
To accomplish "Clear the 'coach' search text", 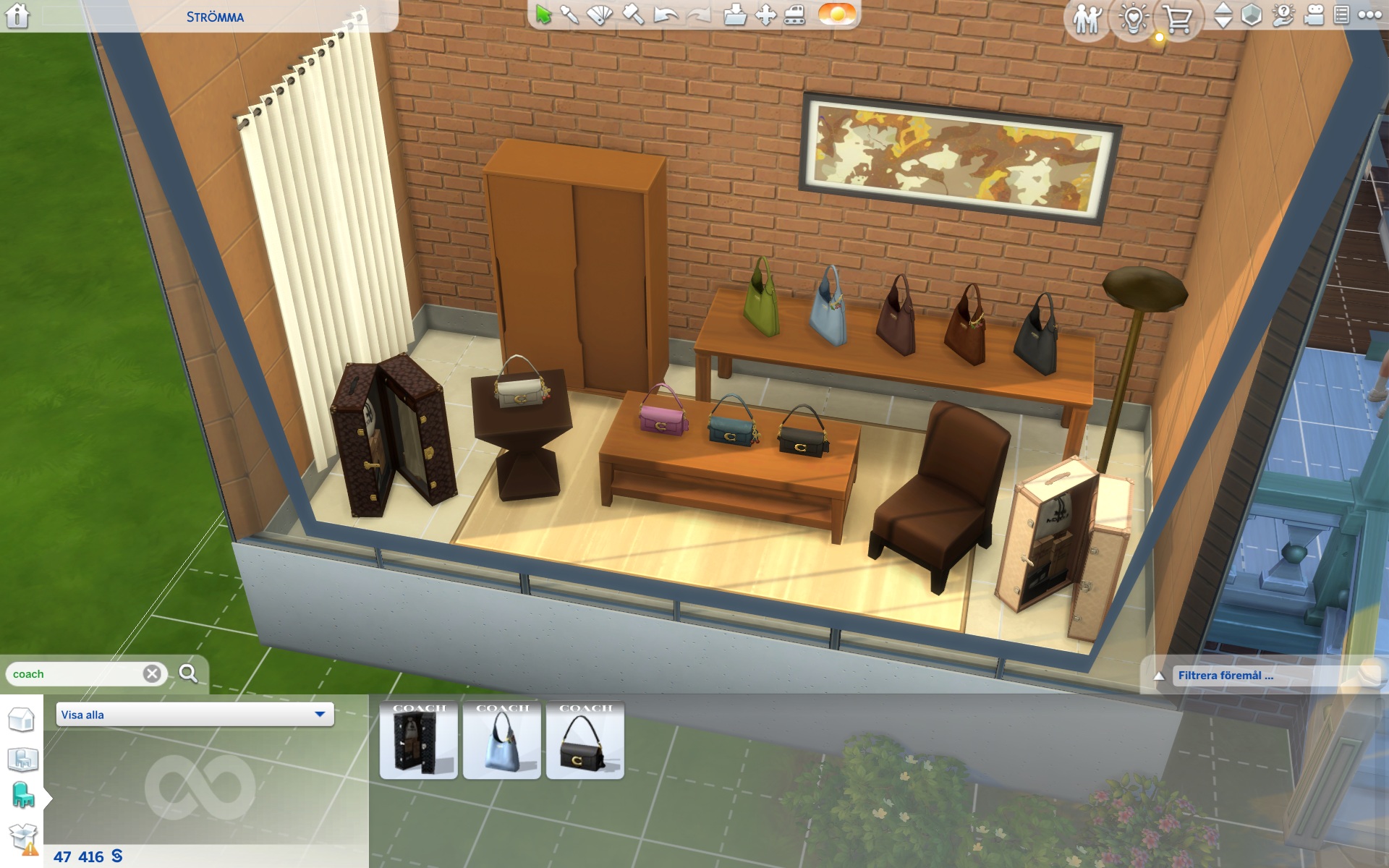I will pos(152,674).
